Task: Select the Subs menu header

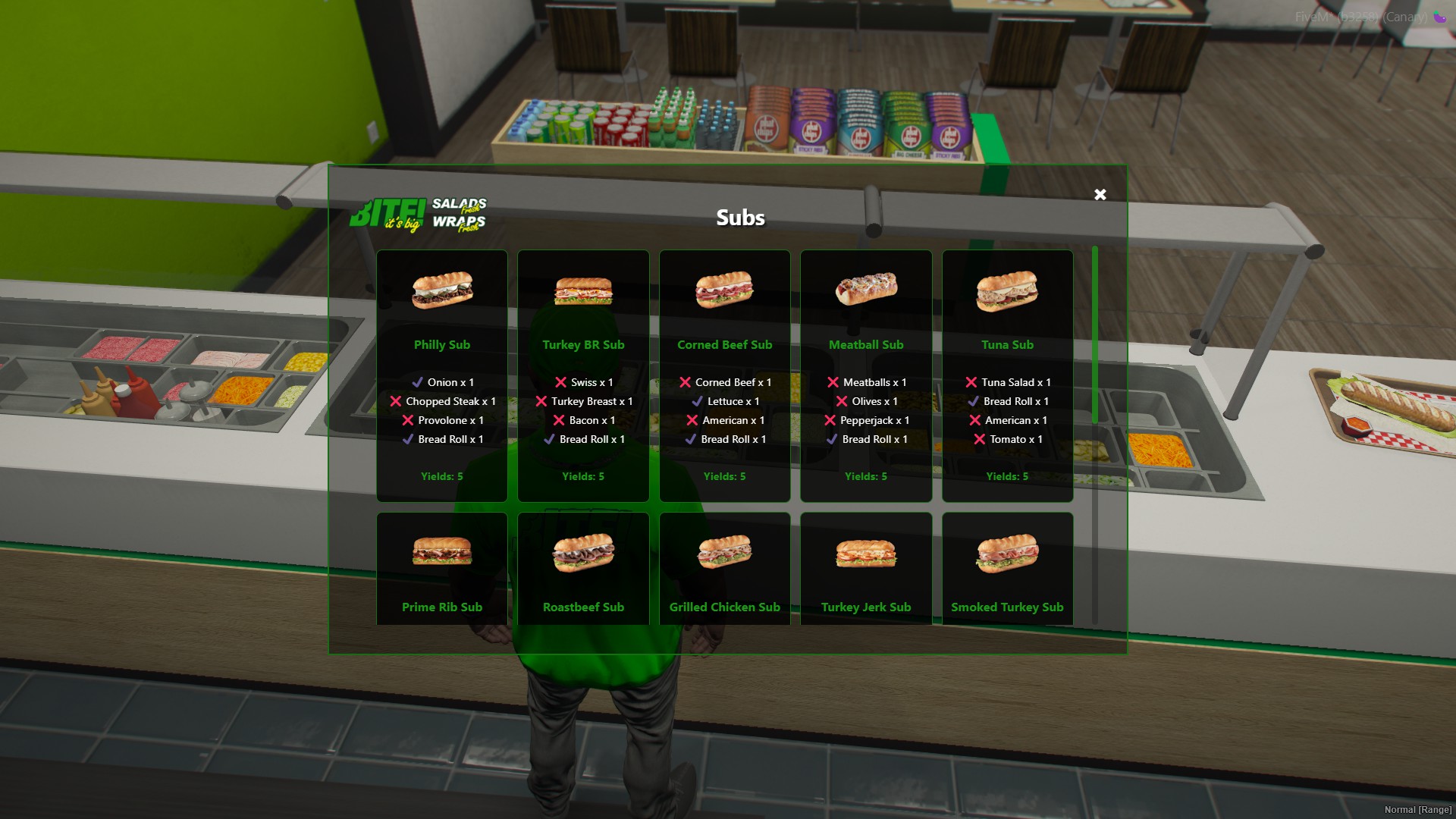Action: pyautogui.click(x=741, y=217)
